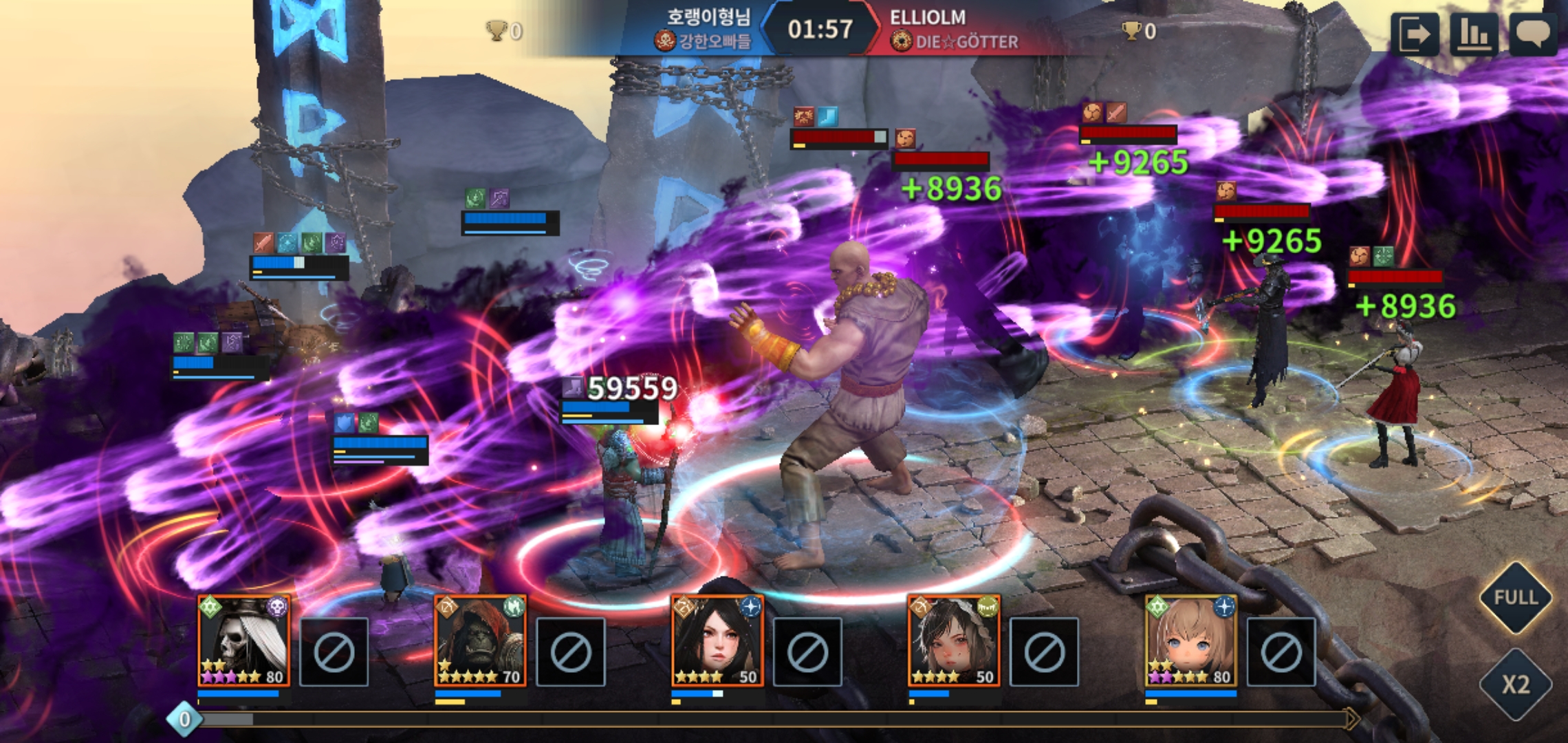Toggle the FULL auto-battle button
The width and height of the screenshot is (1568, 743).
pyautogui.click(x=1515, y=597)
